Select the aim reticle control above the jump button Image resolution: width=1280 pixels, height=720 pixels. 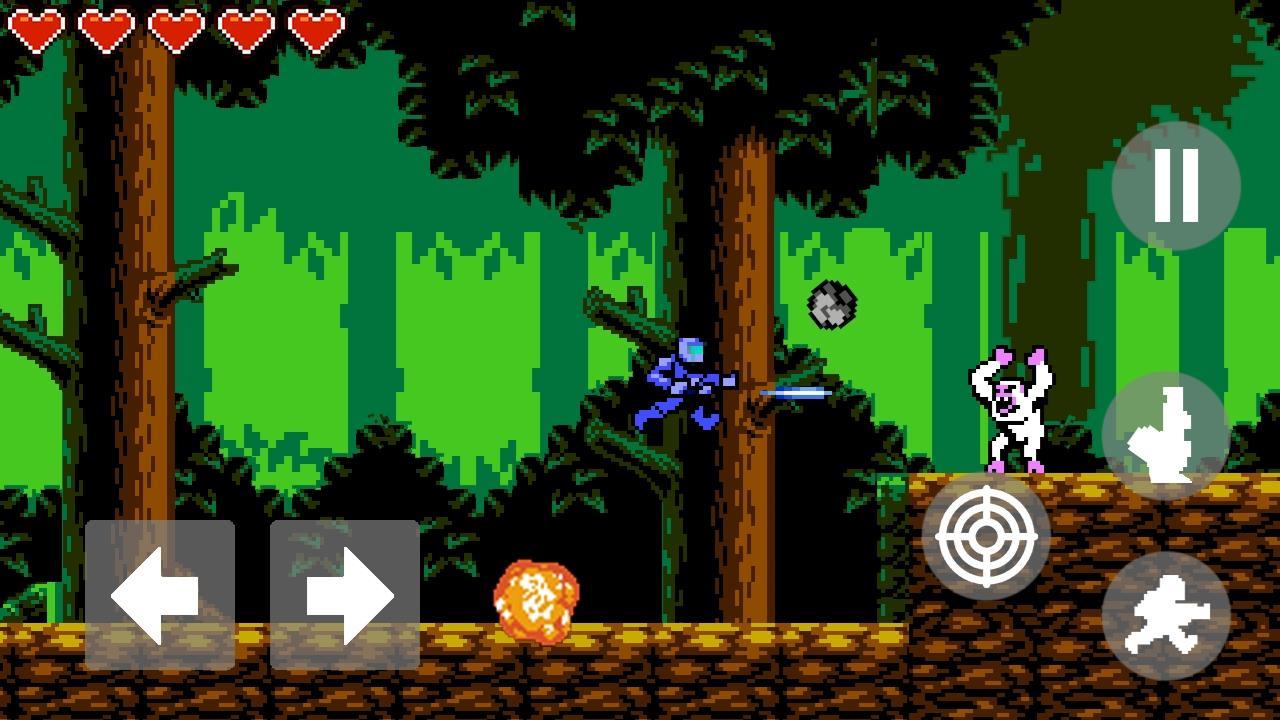(x=988, y=537)
